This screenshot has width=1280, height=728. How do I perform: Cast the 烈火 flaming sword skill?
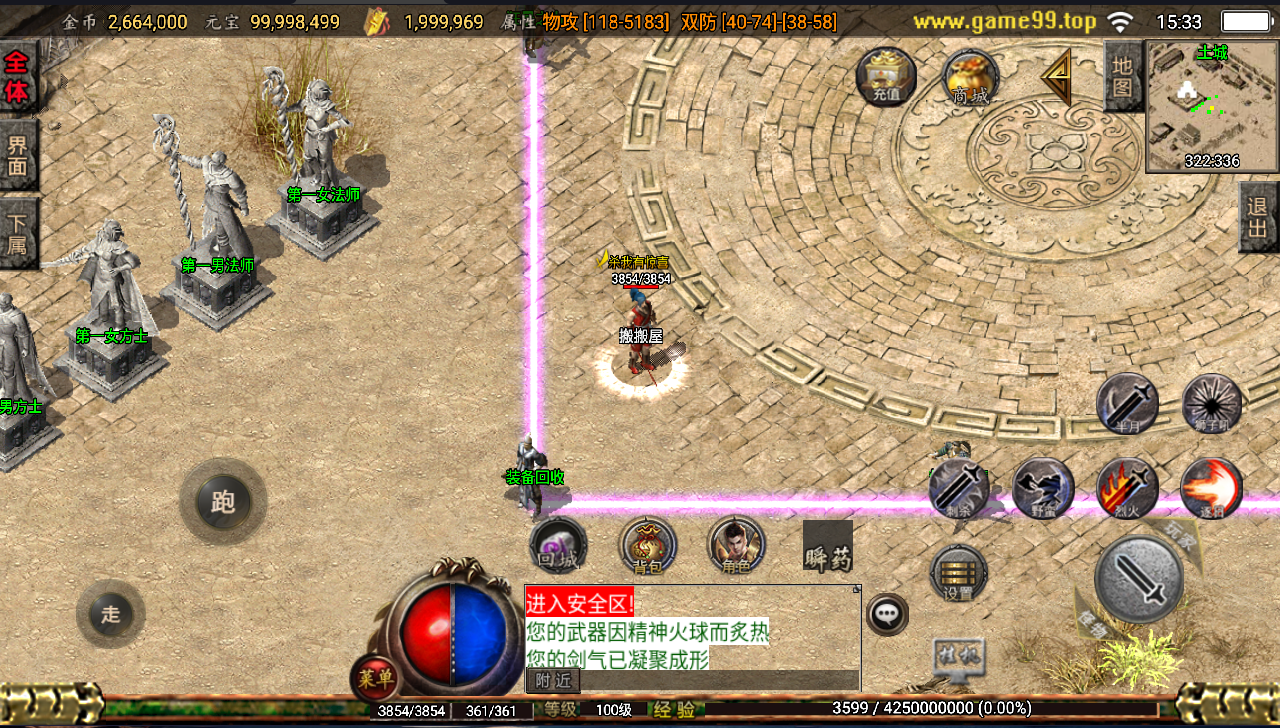(x=1127, y=488)
